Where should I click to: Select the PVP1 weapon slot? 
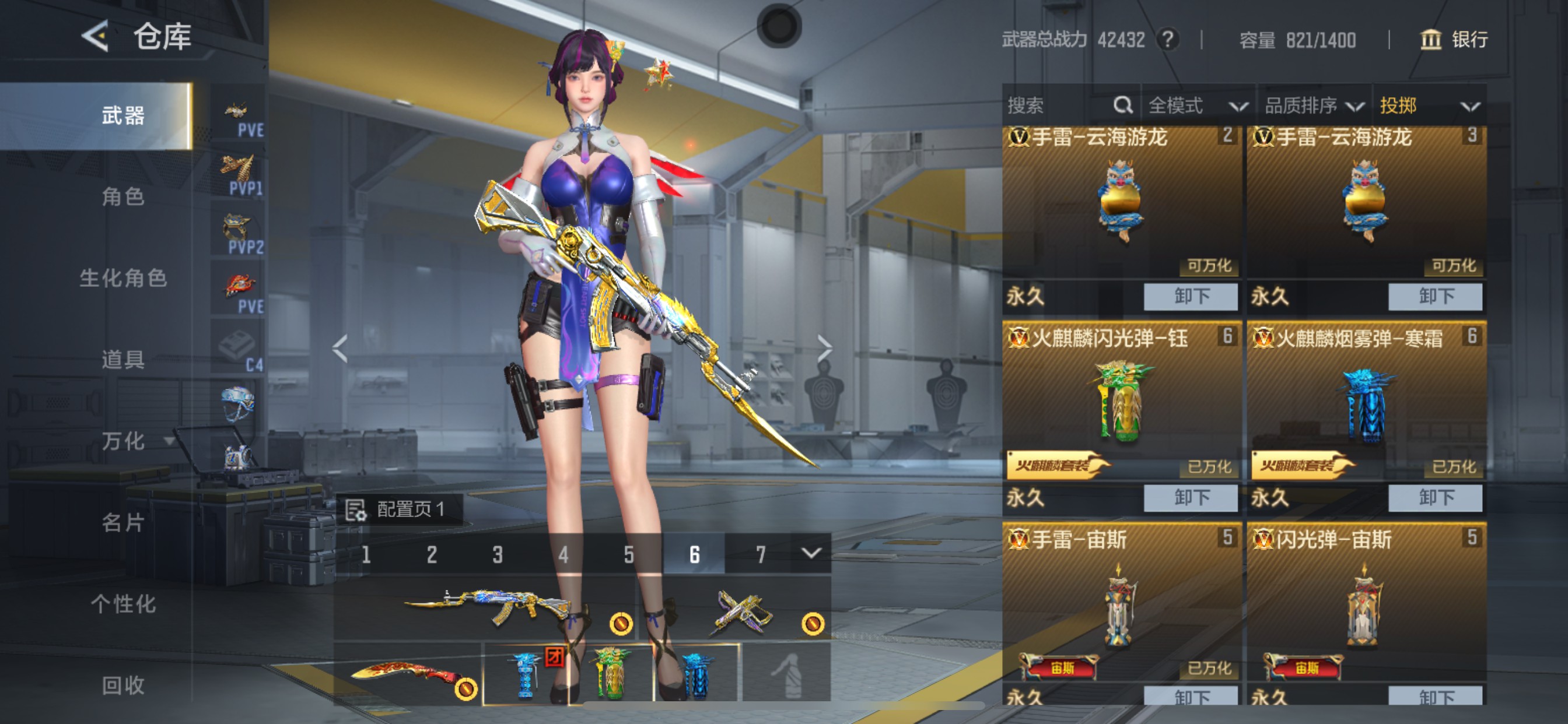(x=239, y=166)
